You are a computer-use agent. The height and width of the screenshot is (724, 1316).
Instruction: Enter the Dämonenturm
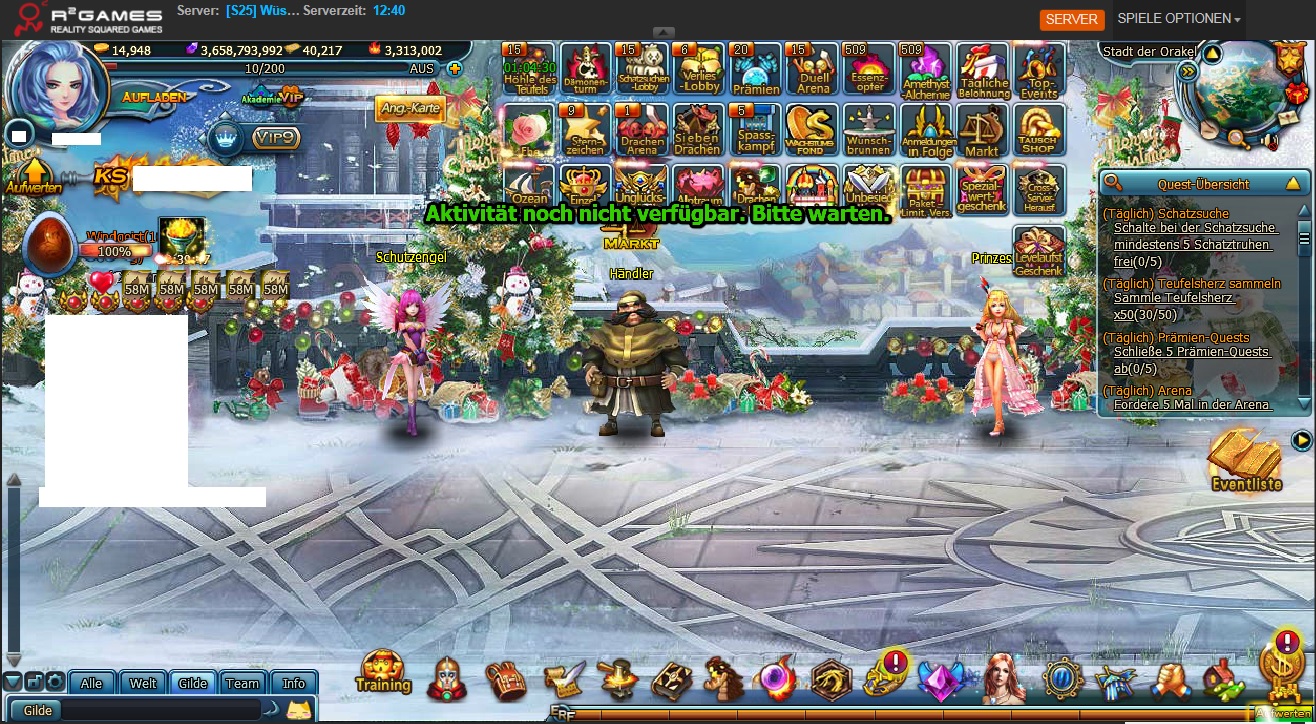tap(585, 70)
